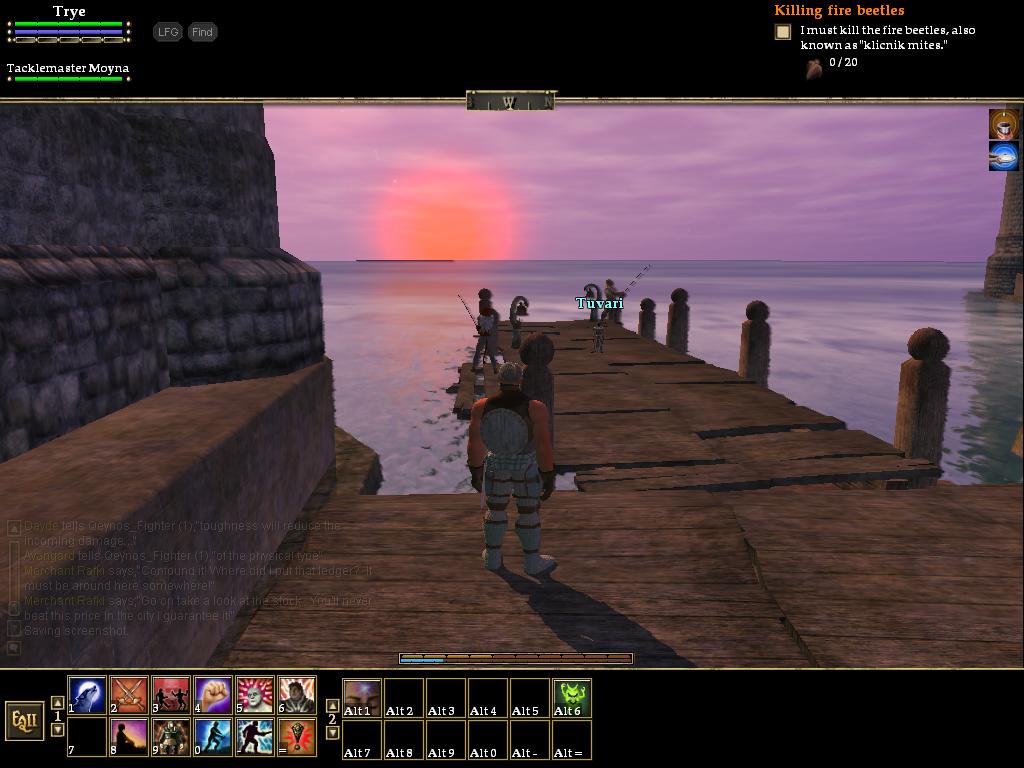
Task: Use the glowing face ability in Alt 1
Action: (362, 697)
